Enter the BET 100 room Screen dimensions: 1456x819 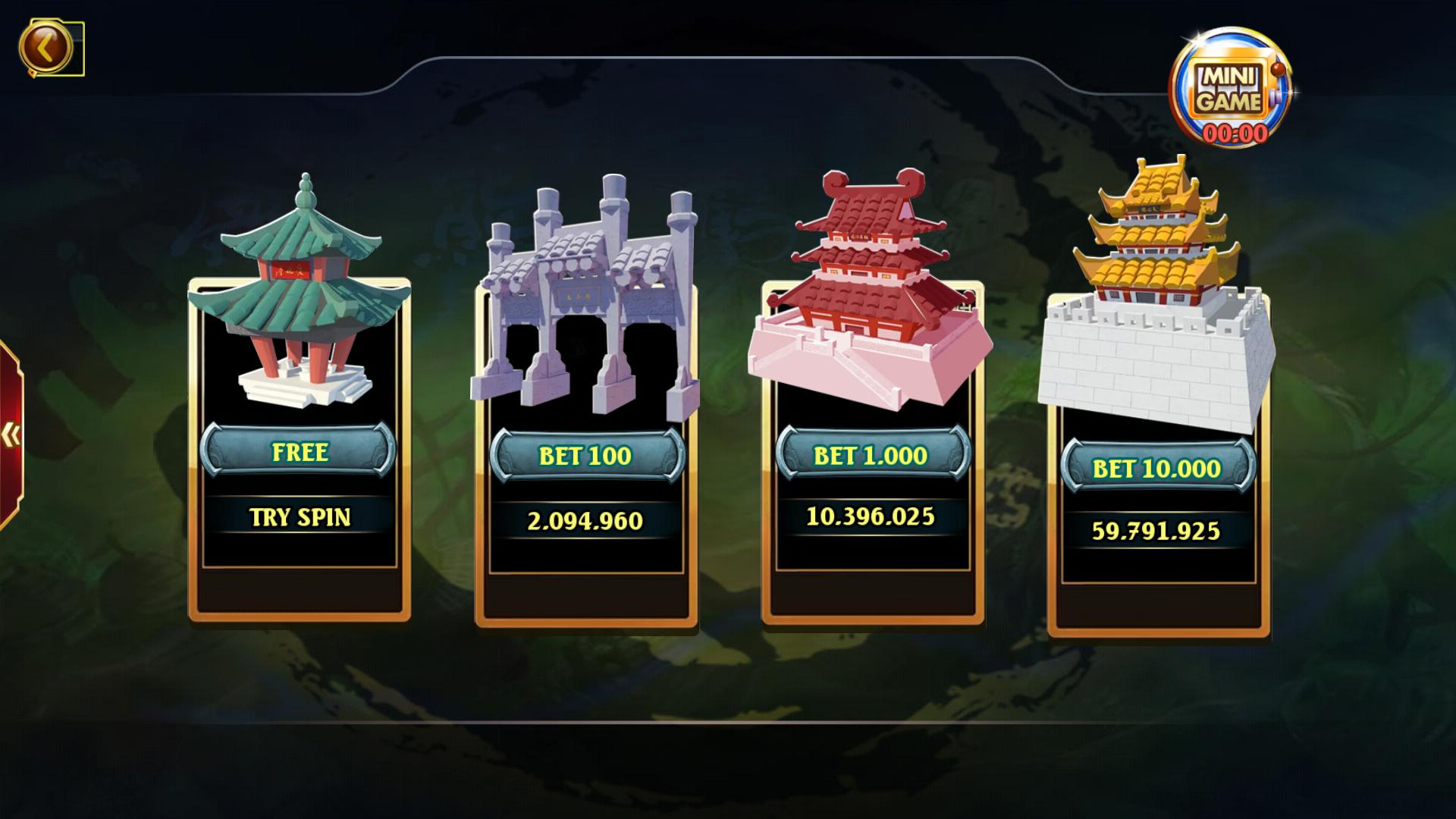588,455
